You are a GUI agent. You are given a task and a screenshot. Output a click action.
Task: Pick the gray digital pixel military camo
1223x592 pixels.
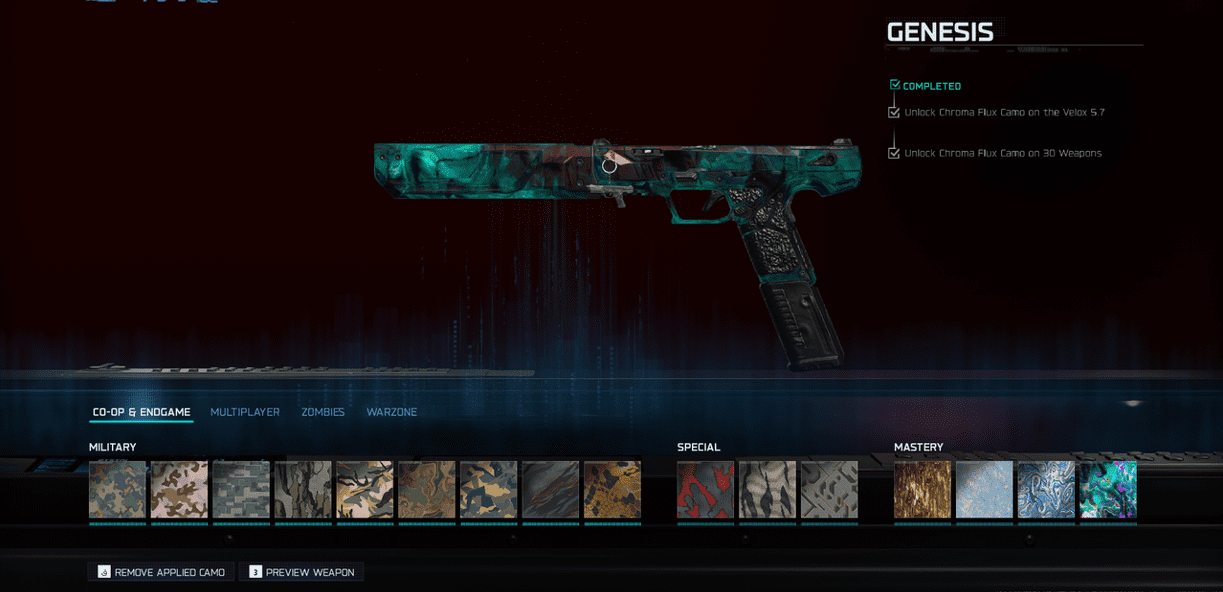click(241, 489)
